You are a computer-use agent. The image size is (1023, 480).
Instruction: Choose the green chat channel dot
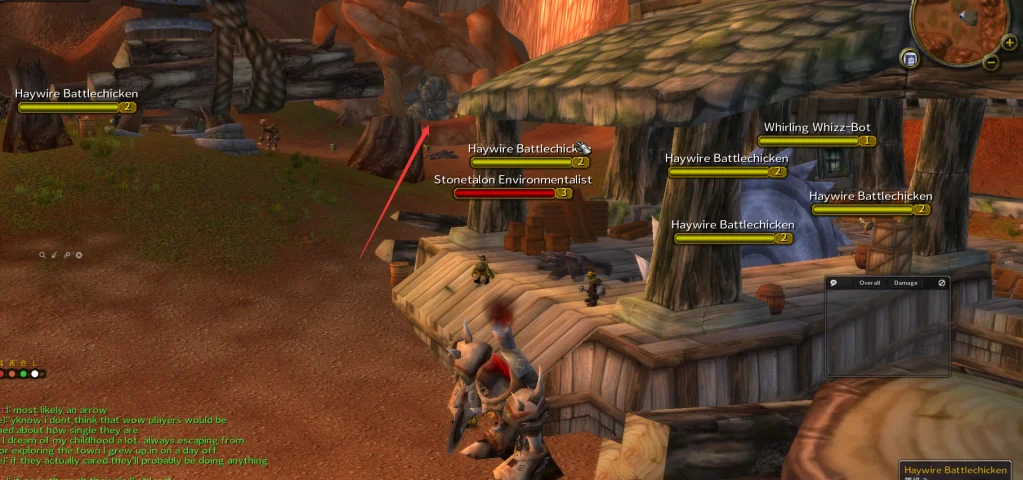point(23,373)
